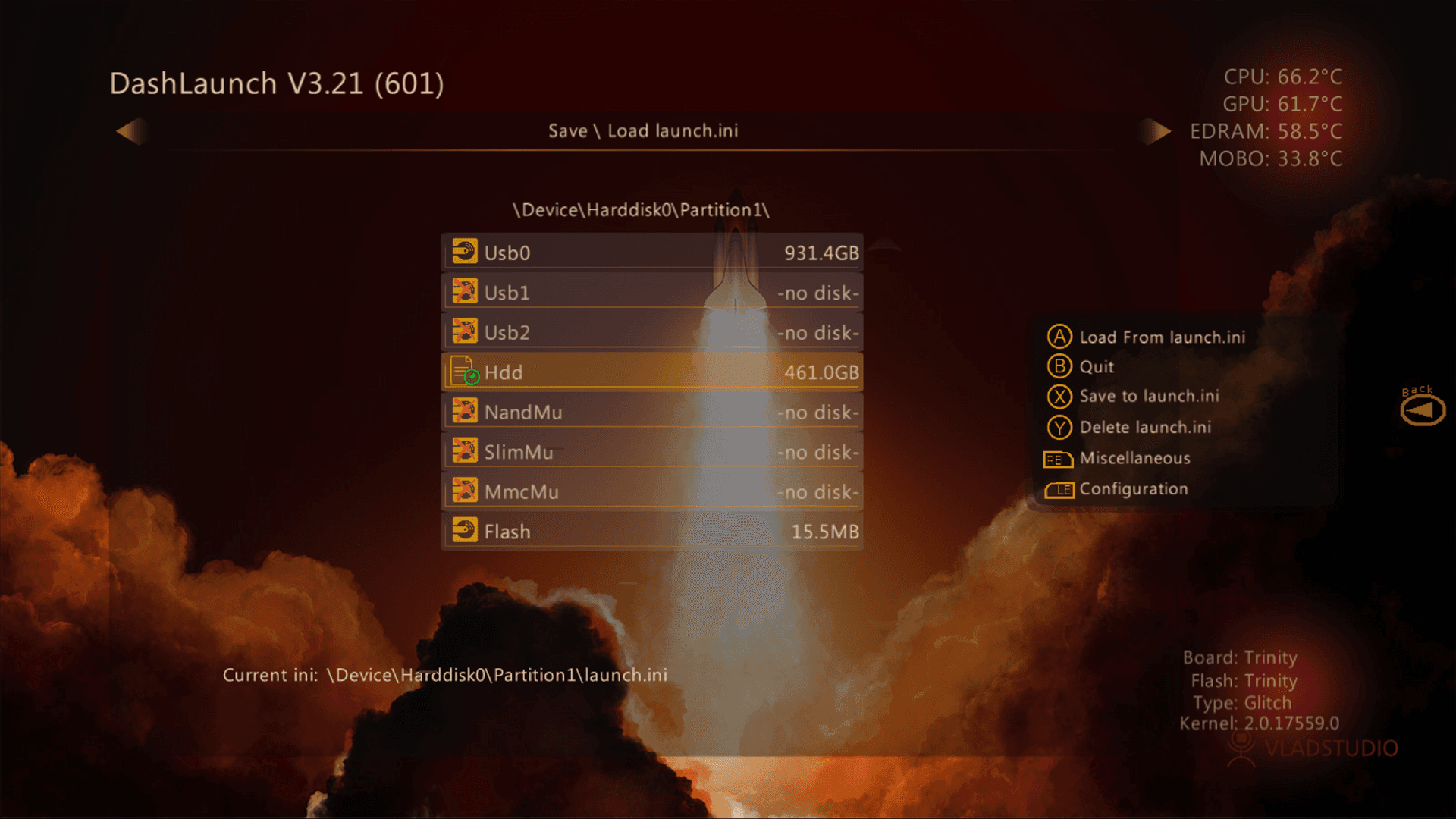The image size is (1456, 819).
Task: Choose Delete launch.ini
Action: [x=1144, y=428]
